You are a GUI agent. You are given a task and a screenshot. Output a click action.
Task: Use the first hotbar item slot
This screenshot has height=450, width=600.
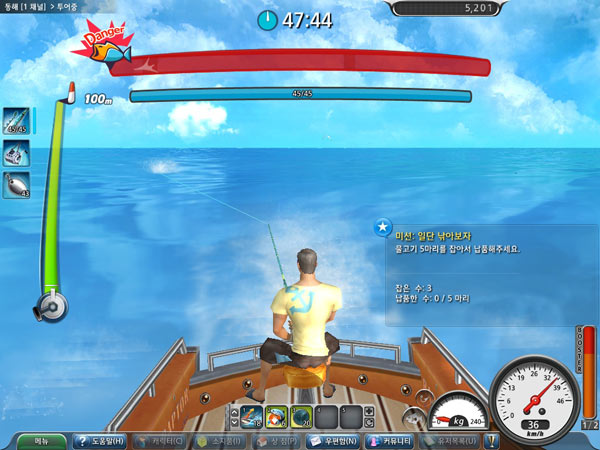coord(250,416)
